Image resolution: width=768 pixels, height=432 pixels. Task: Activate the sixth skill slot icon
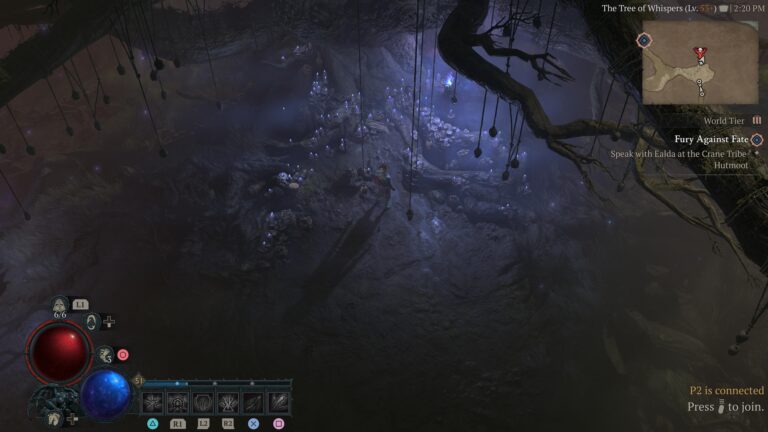279,402
